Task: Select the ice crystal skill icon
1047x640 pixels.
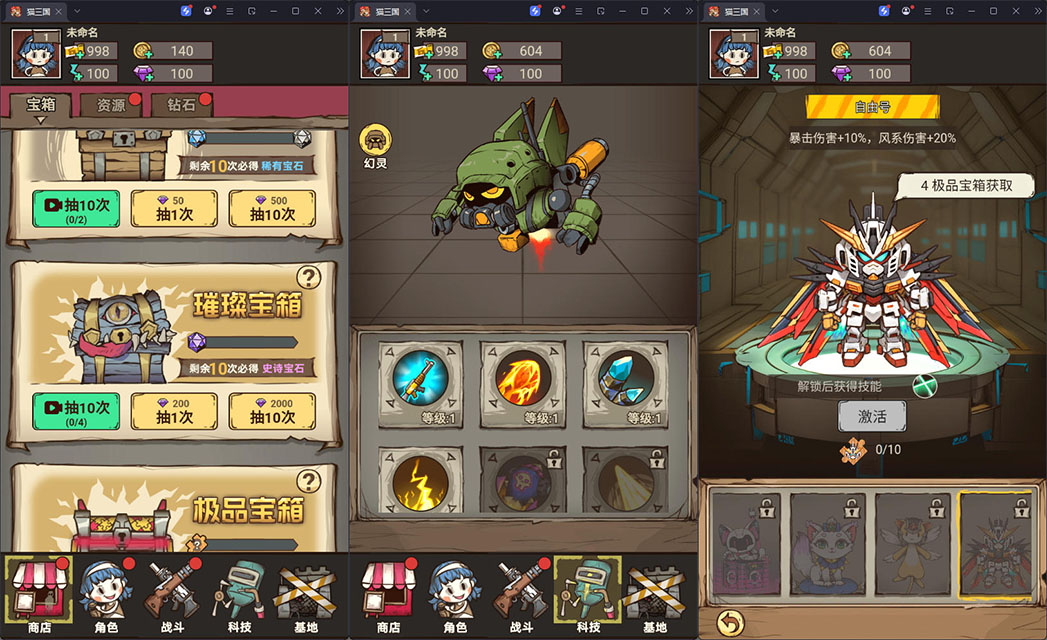Action: click(x=625, y=377)
